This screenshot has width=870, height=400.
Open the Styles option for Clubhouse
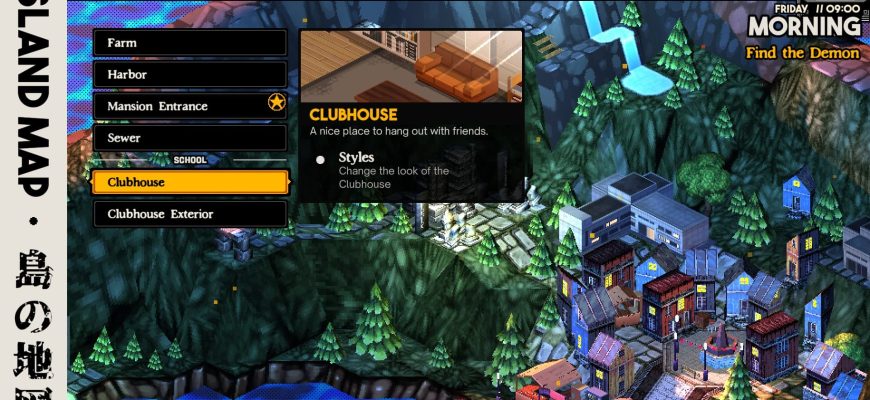point(356,158)
